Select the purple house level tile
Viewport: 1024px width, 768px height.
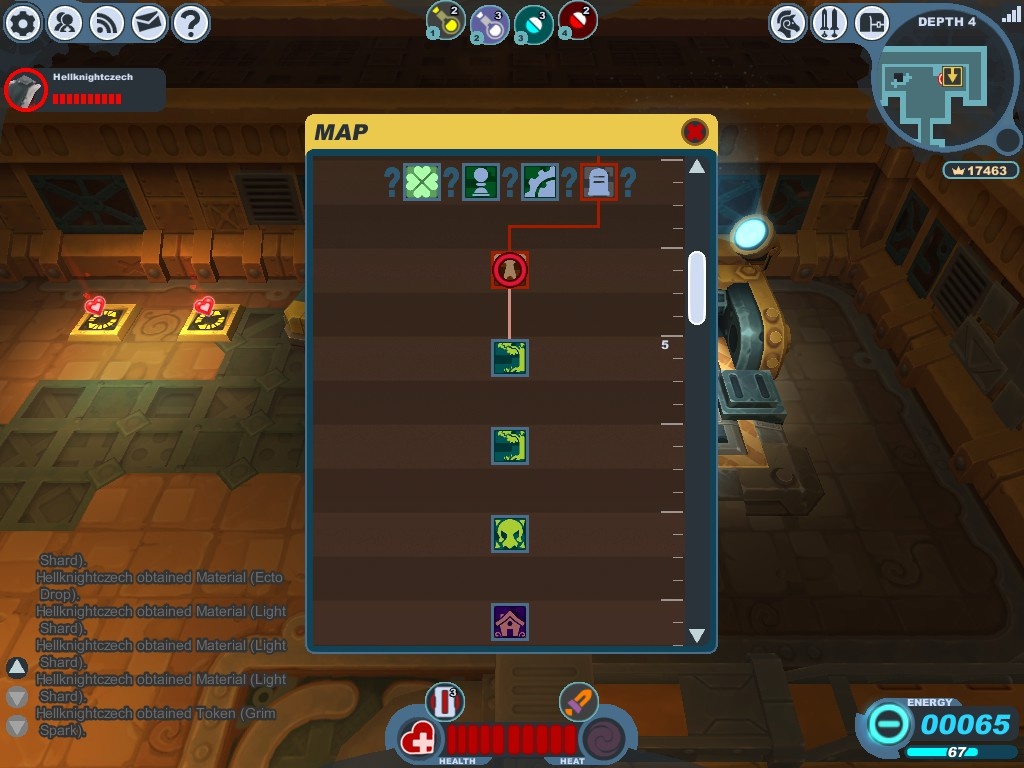[x=510, y=622]
